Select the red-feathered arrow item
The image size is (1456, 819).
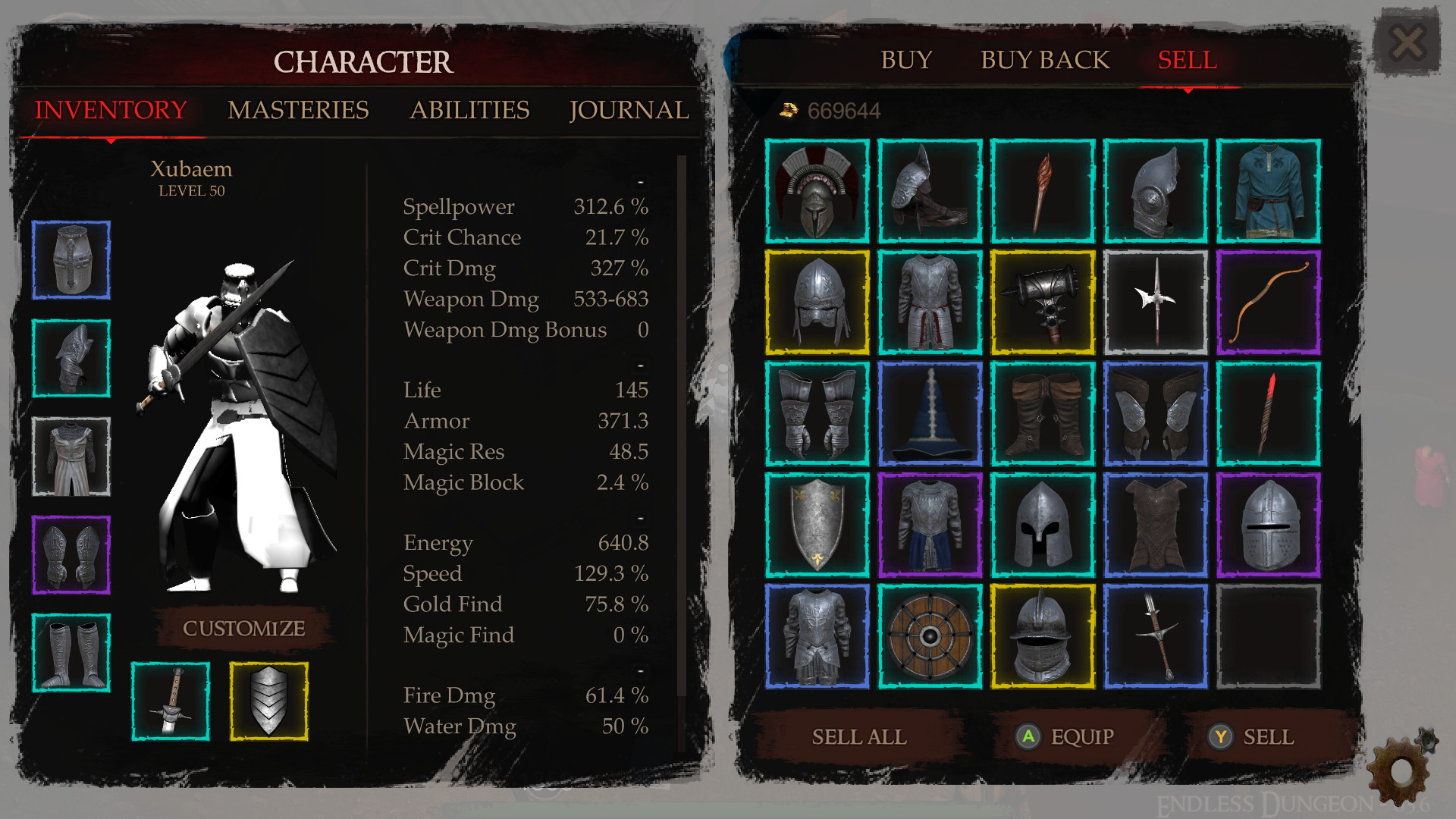click(x=1269, y=413)
